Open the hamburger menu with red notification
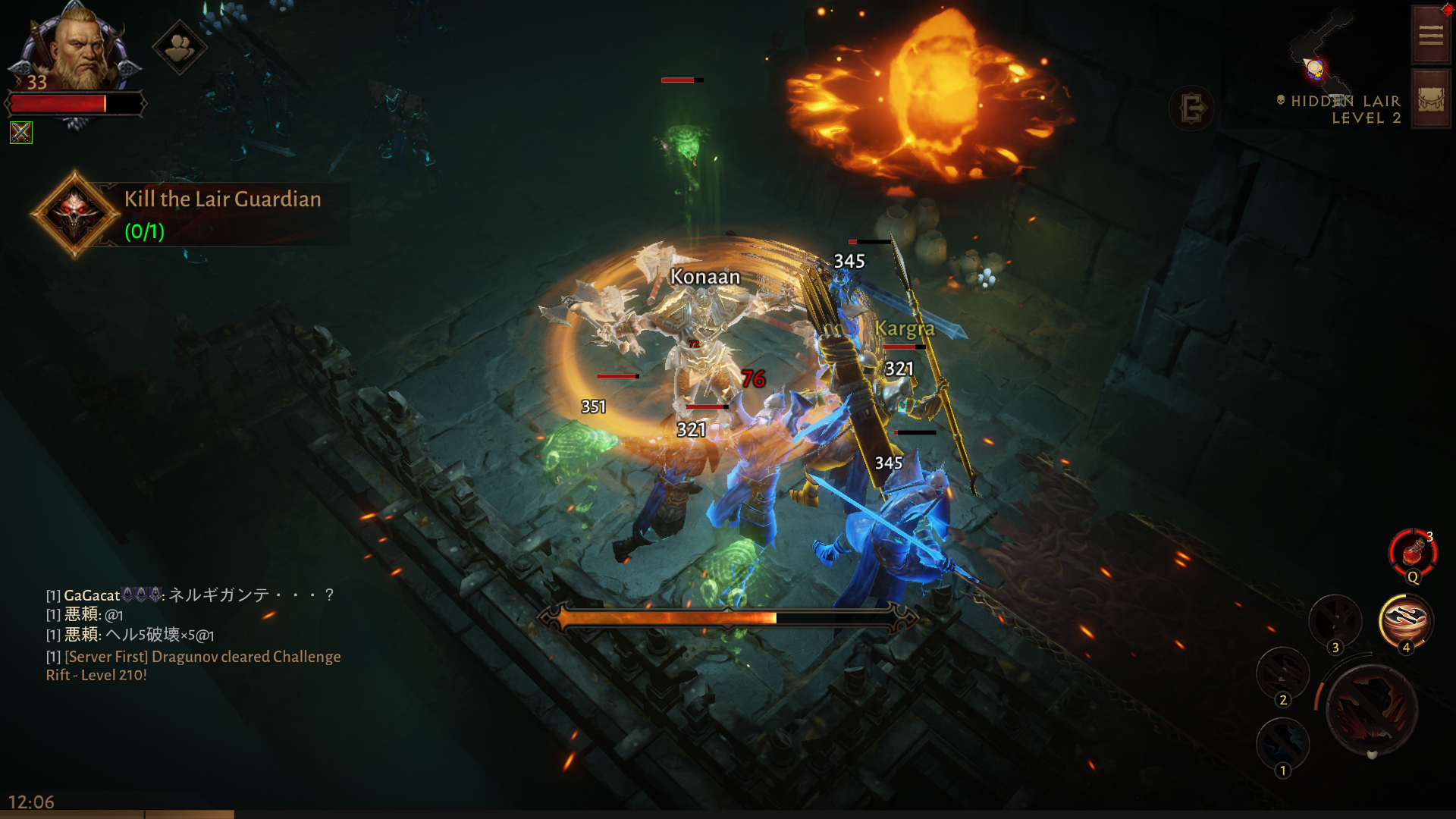Viewport: 1456px width, 819px height. click(x=1429, y=34)
